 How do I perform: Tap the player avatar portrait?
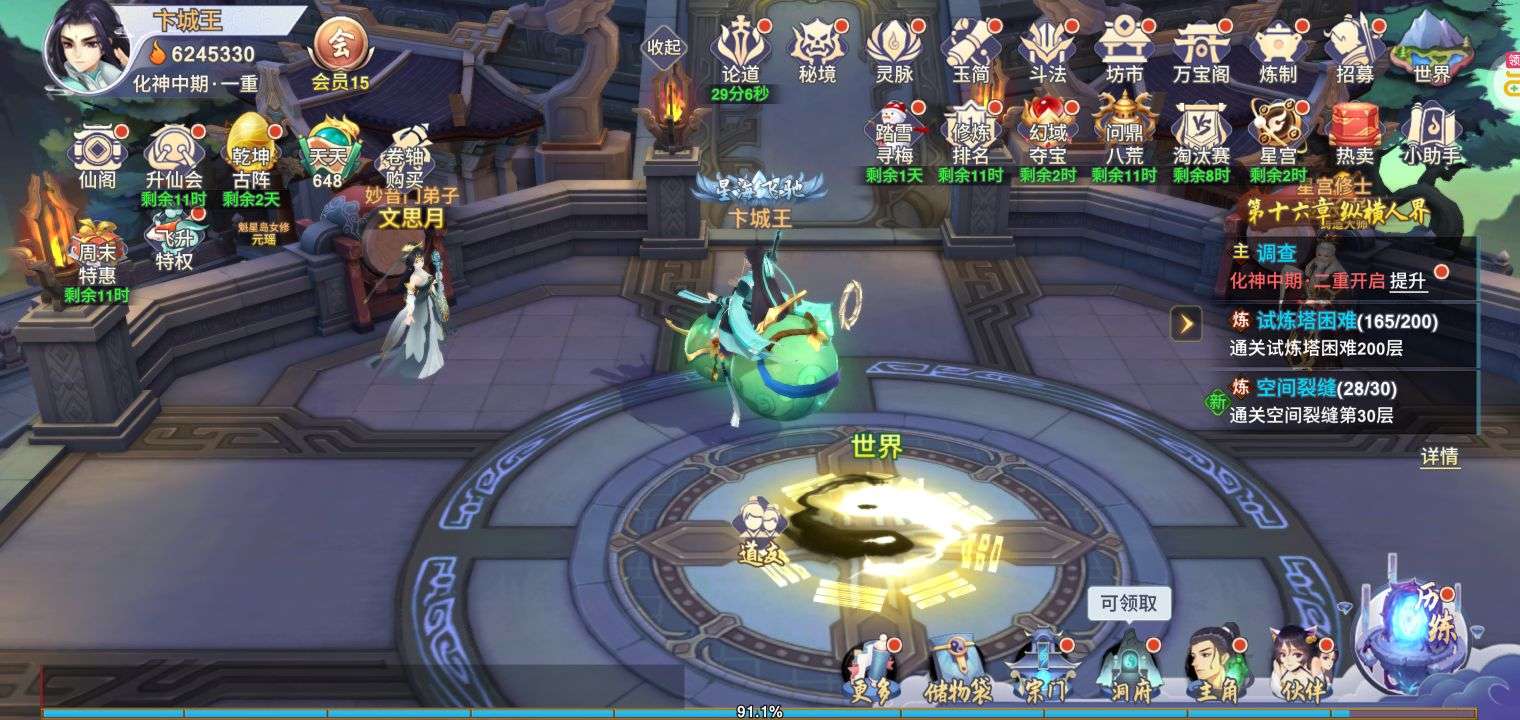[x=87, y=45]
